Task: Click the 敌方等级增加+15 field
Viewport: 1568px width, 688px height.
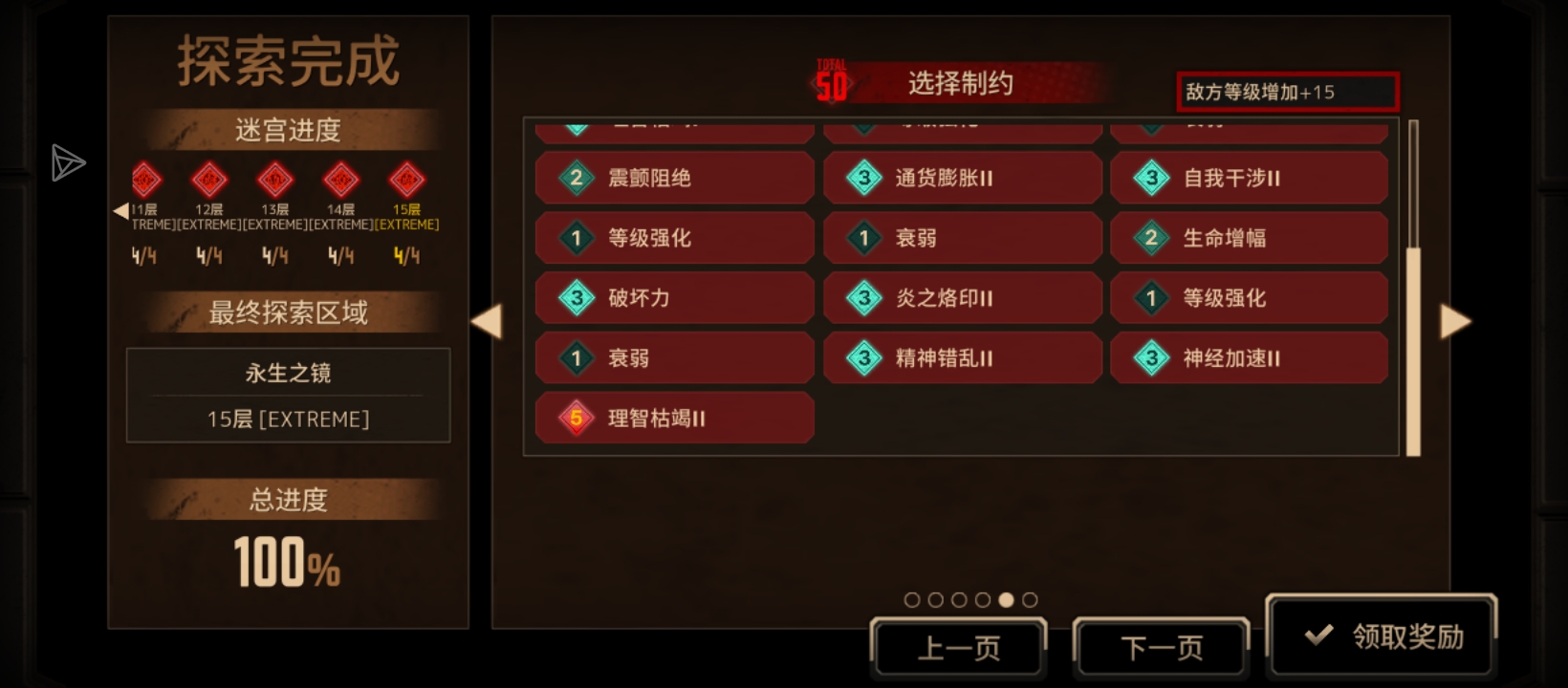Action: click(x=1287, y=92)
